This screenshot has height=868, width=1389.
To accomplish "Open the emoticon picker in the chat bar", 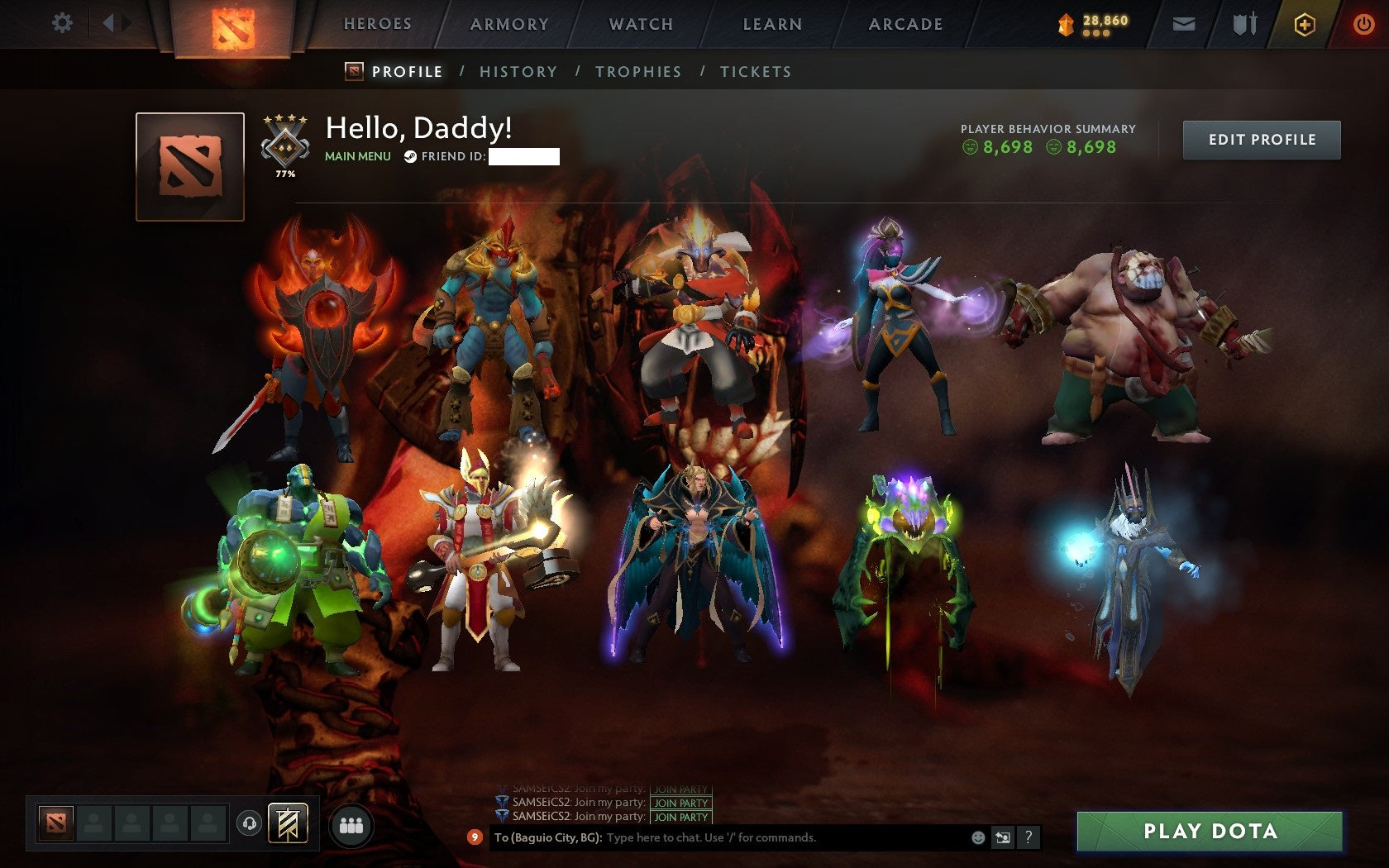I will point(977,836).
